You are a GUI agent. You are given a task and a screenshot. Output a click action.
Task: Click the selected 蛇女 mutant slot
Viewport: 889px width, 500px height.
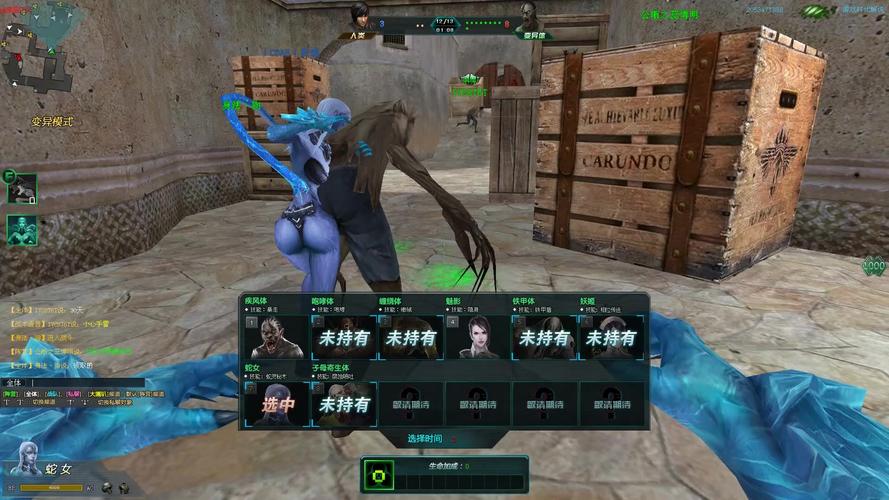pos(277,404)
